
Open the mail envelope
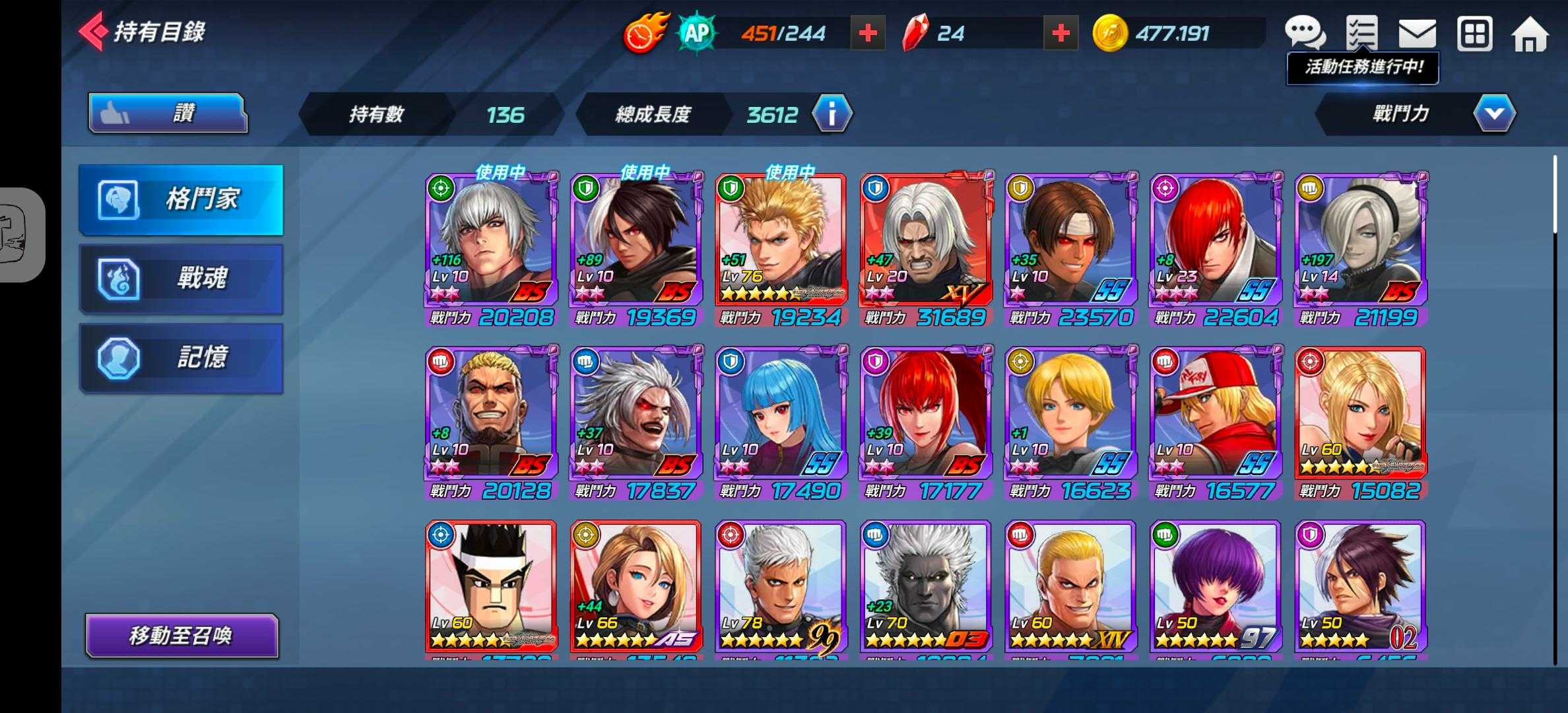point(1417,33)
